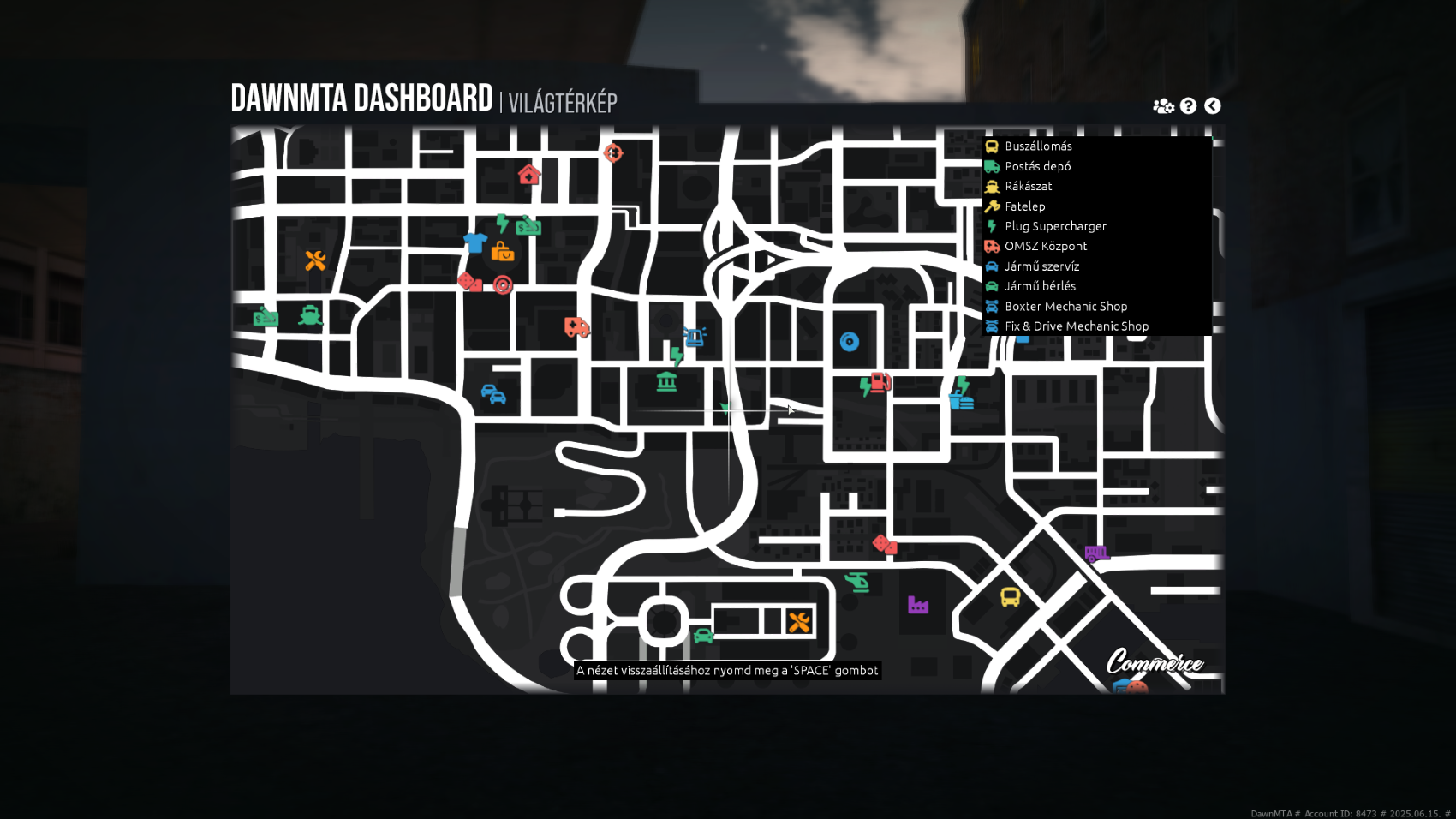Click the purple factory map marker

pos(918,605)
